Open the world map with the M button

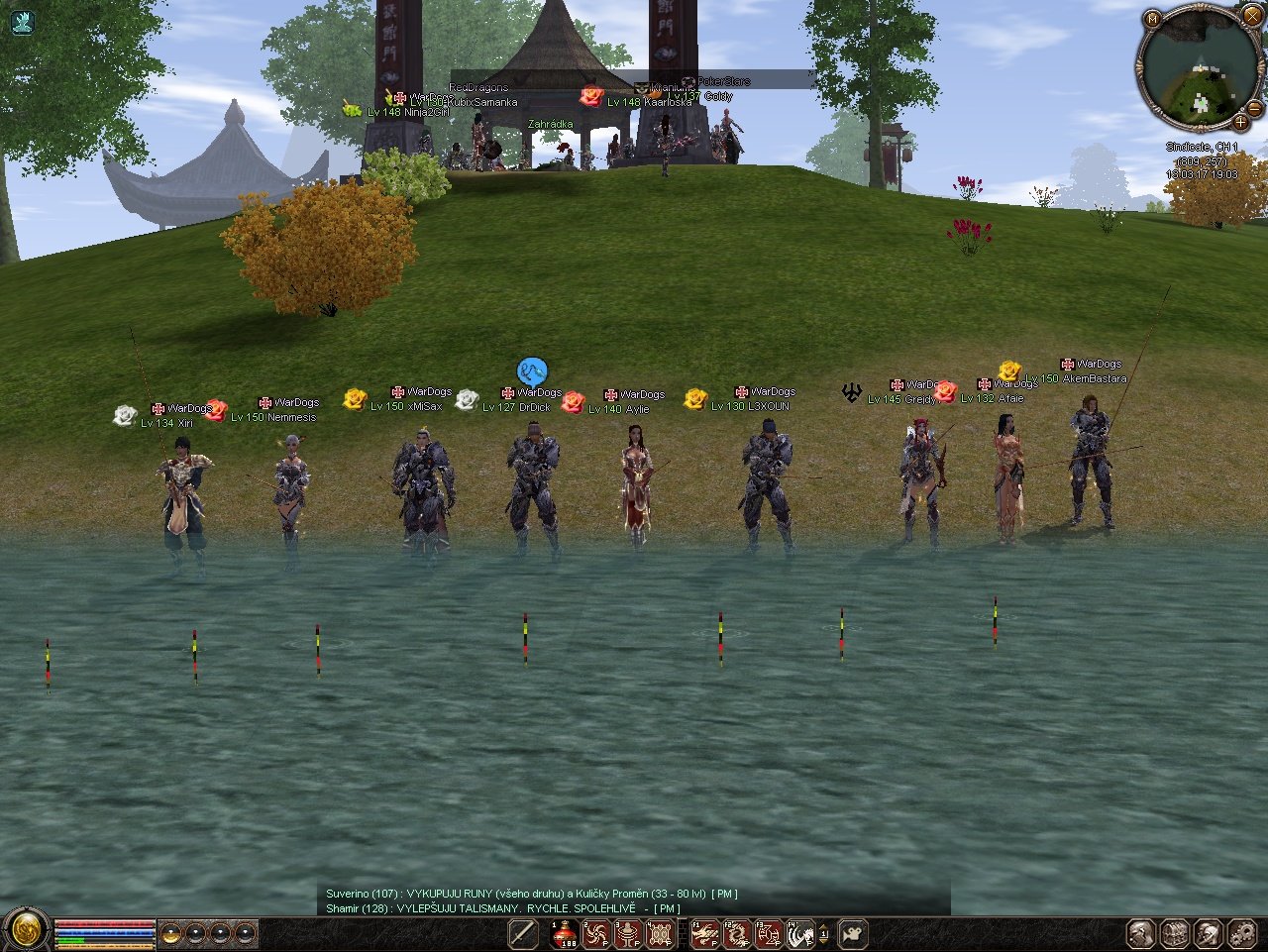point(1152,19)
